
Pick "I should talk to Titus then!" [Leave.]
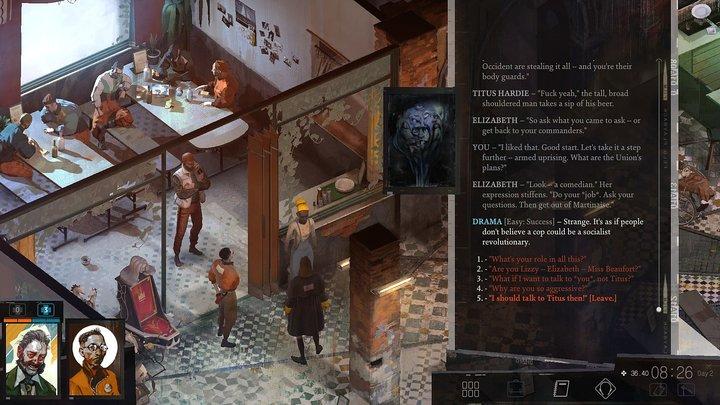pyautogui.click(x=552, y=299)
